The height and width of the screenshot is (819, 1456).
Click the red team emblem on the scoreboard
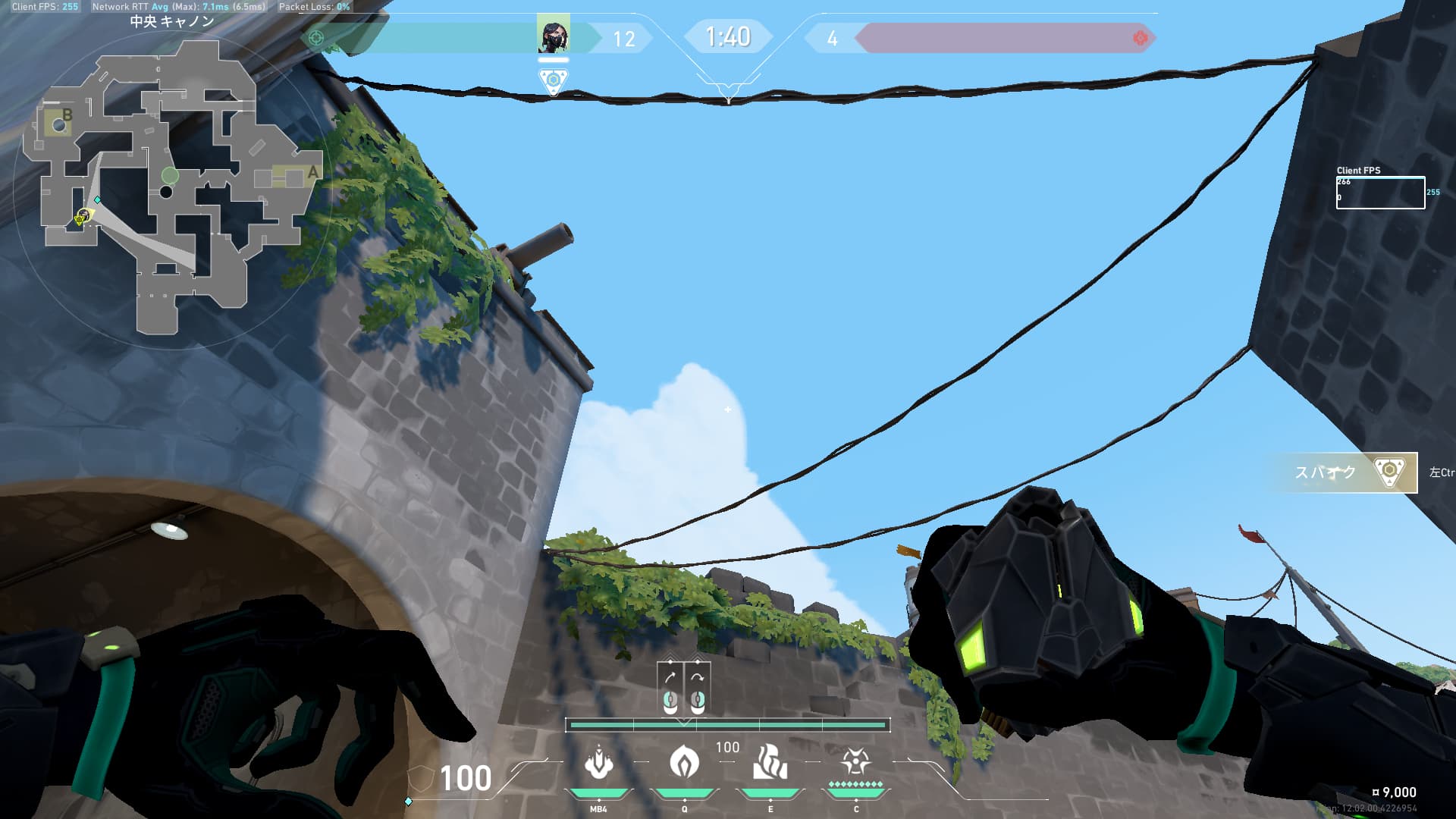point(1140,38)
